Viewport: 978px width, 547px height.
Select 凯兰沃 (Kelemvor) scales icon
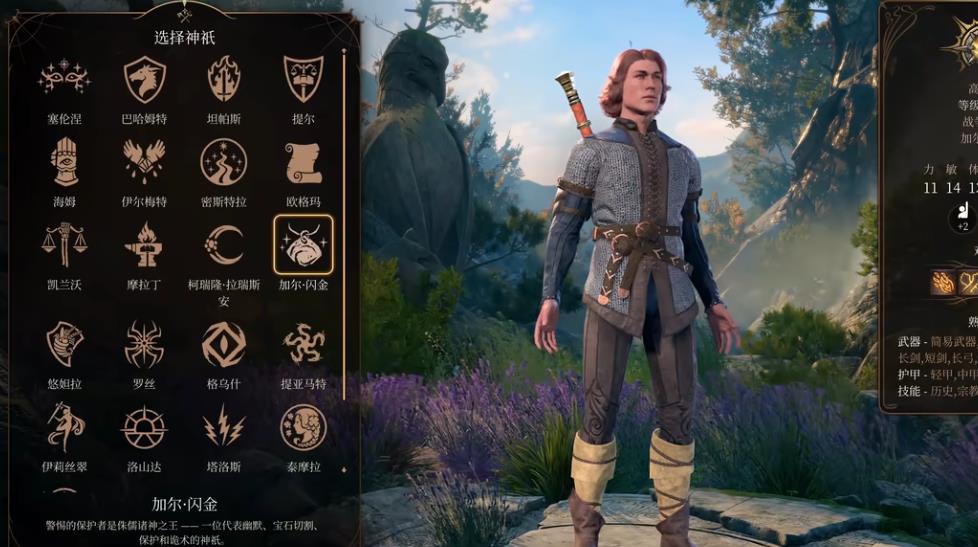point(64,244)
